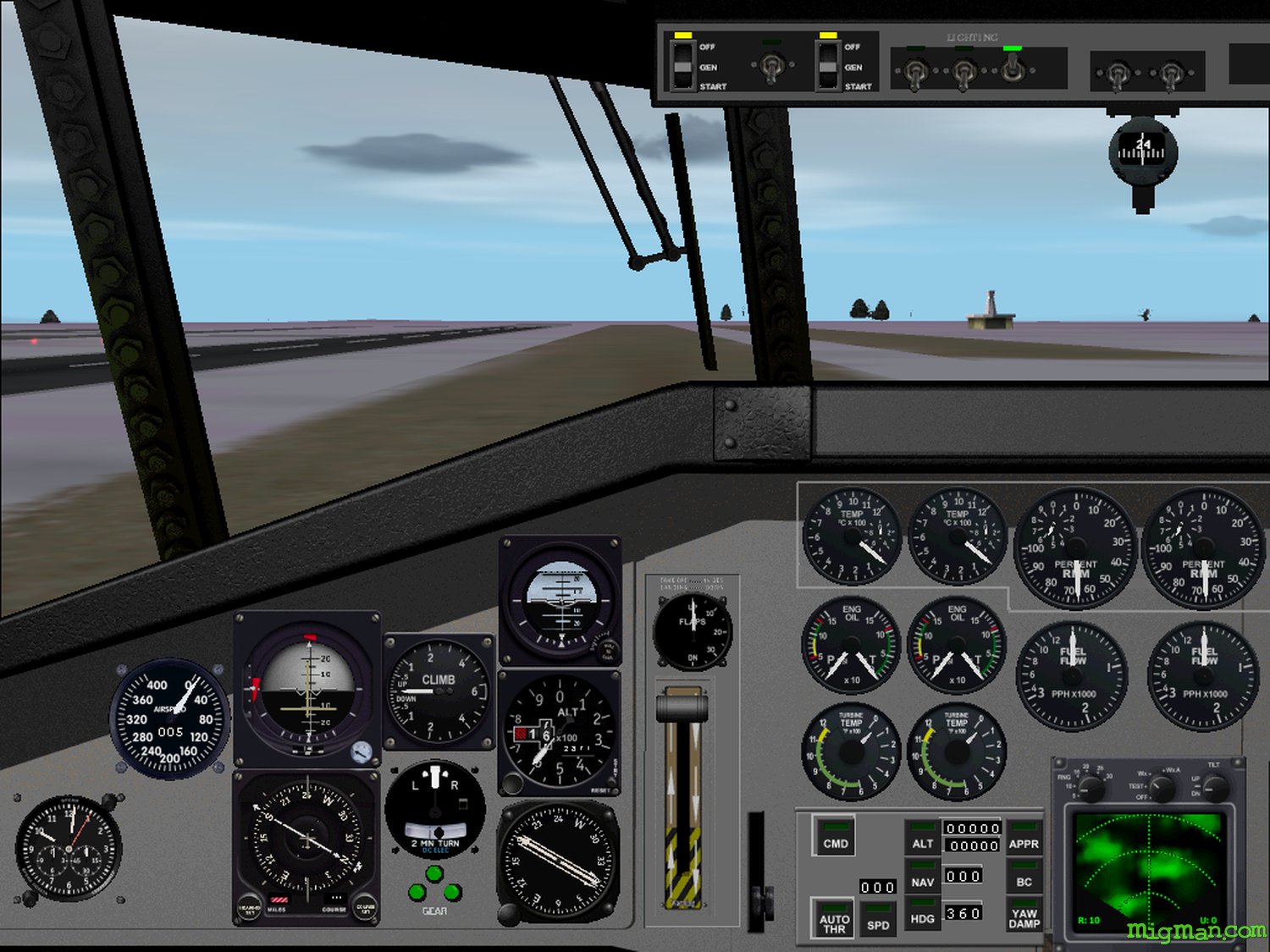Screen dimensions: 1270x952
Task: Set the radar Wx/TEST/OFF mode knob
Action: (x=1161, y=788)
